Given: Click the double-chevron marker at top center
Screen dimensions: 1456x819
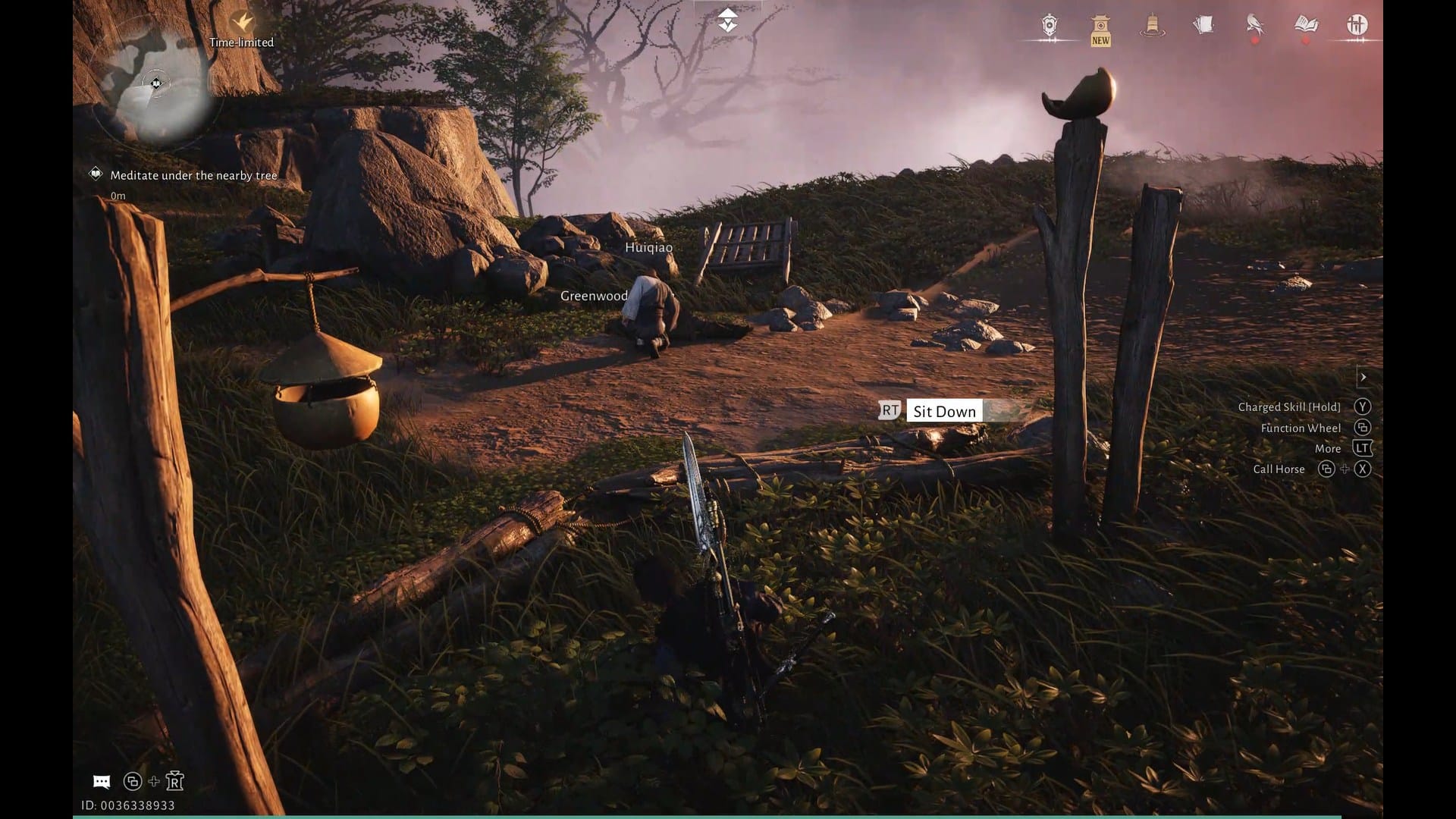Looking at the screenshot, I should click(x=727, y=20).
